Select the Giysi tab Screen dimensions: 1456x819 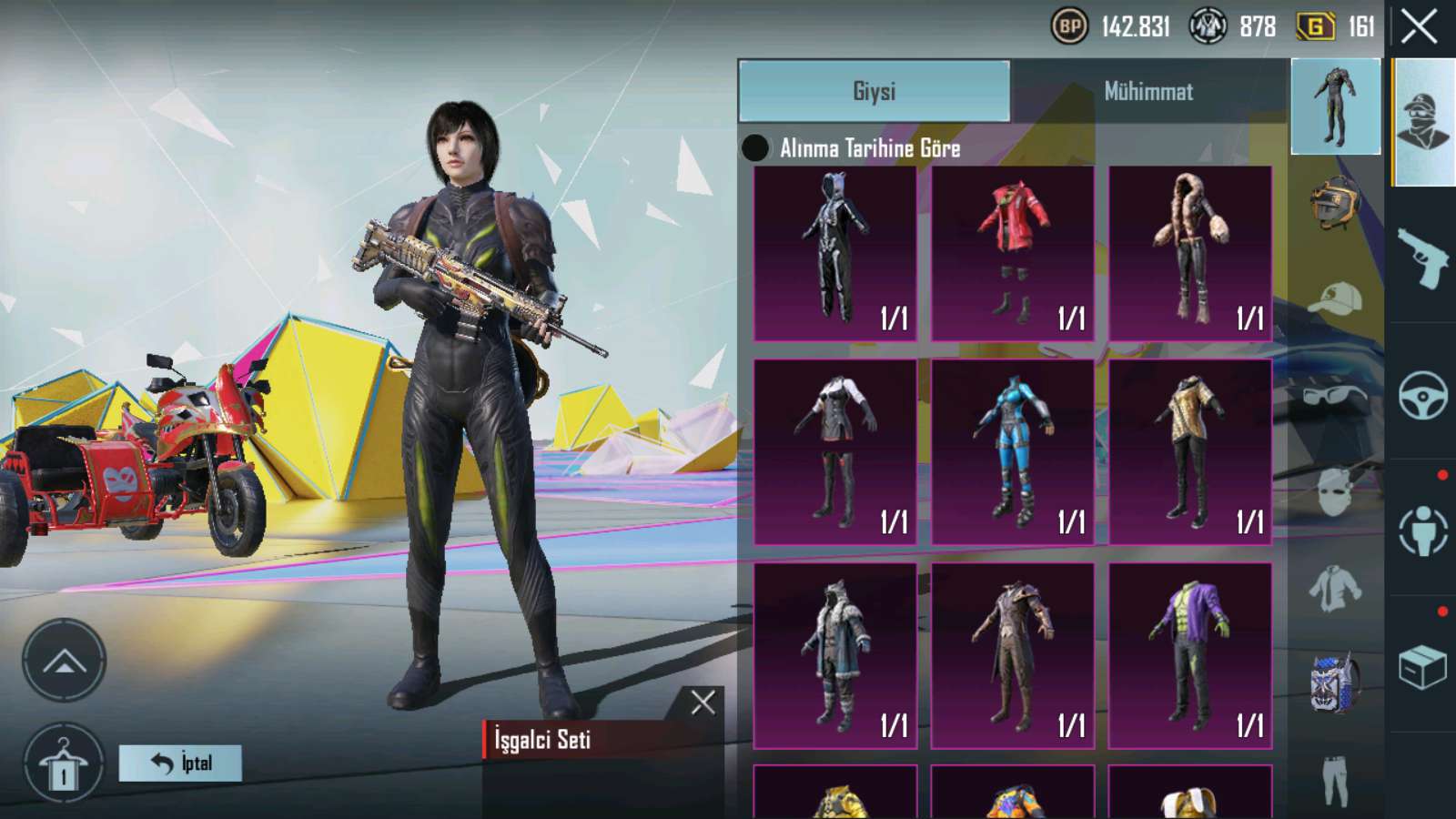pyautogui.click(x=874, y=91)
